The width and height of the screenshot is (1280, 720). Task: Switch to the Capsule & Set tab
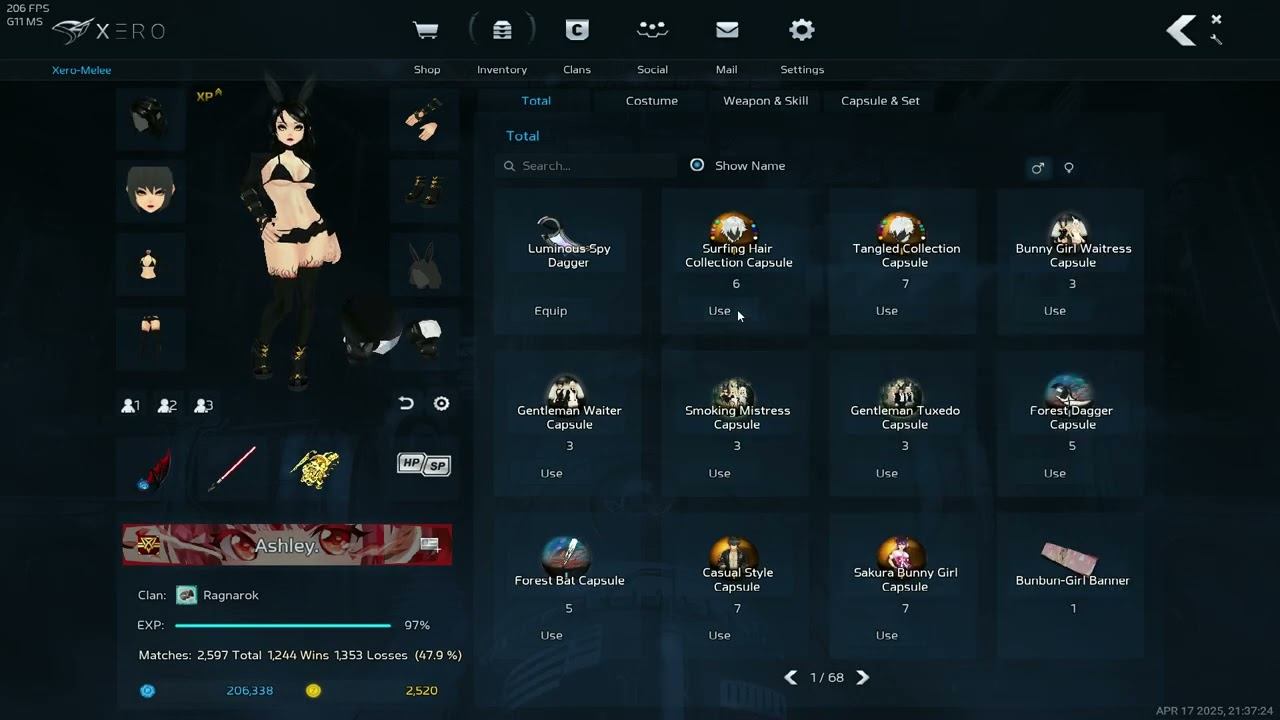point(880,101)
